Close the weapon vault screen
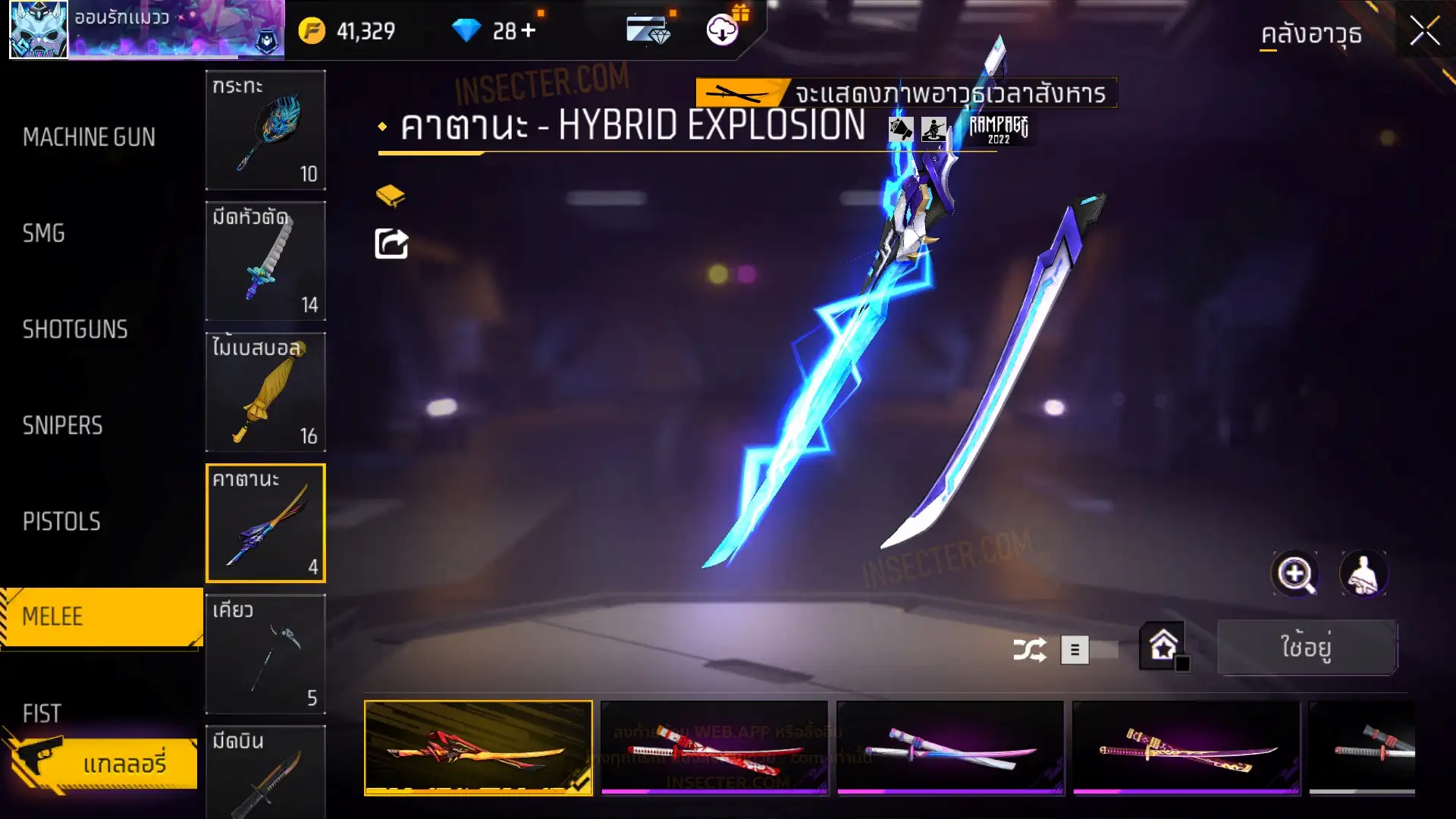 (x=1424, y=32)
